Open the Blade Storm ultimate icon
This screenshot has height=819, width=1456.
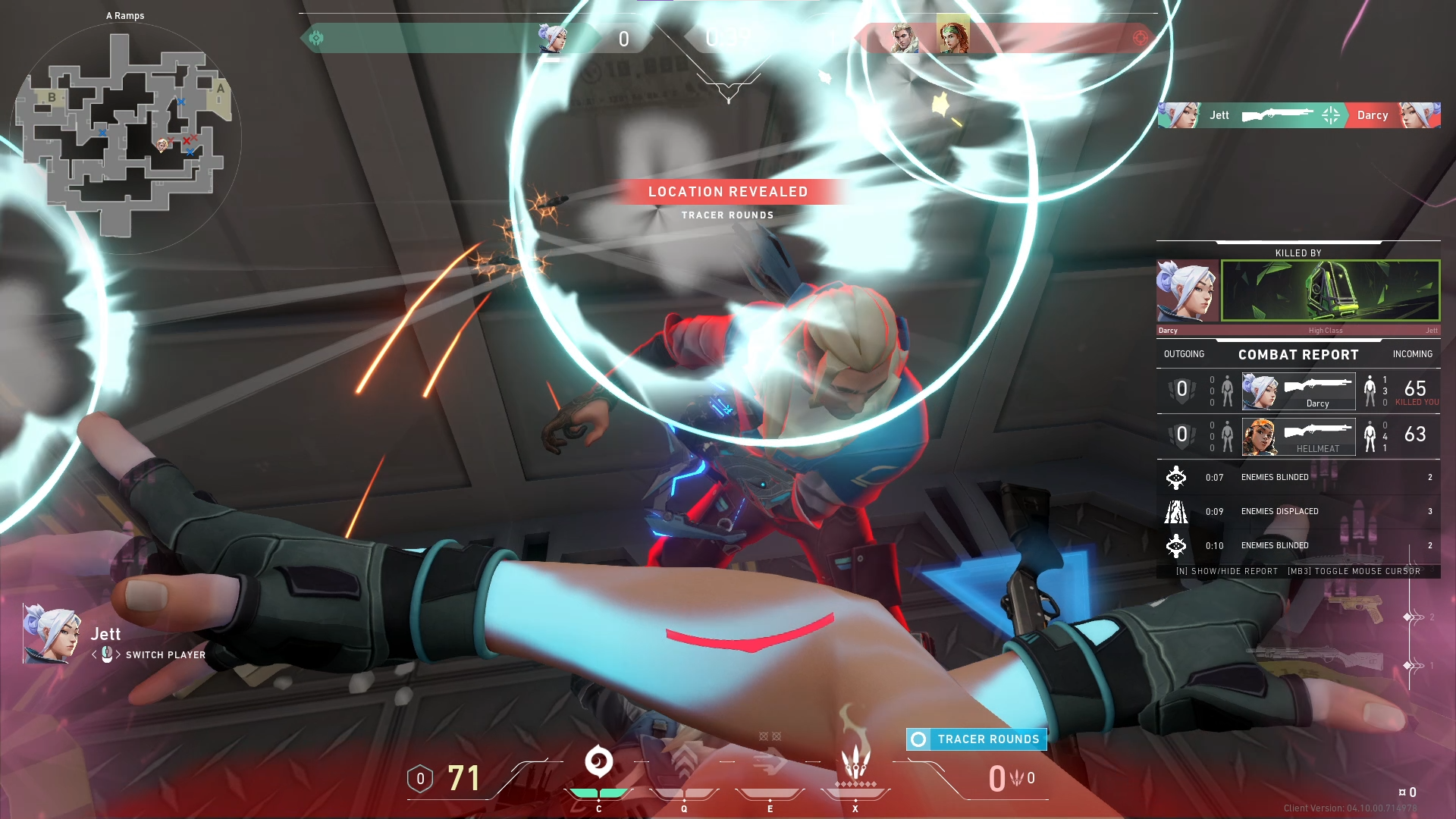coord(855,762)
